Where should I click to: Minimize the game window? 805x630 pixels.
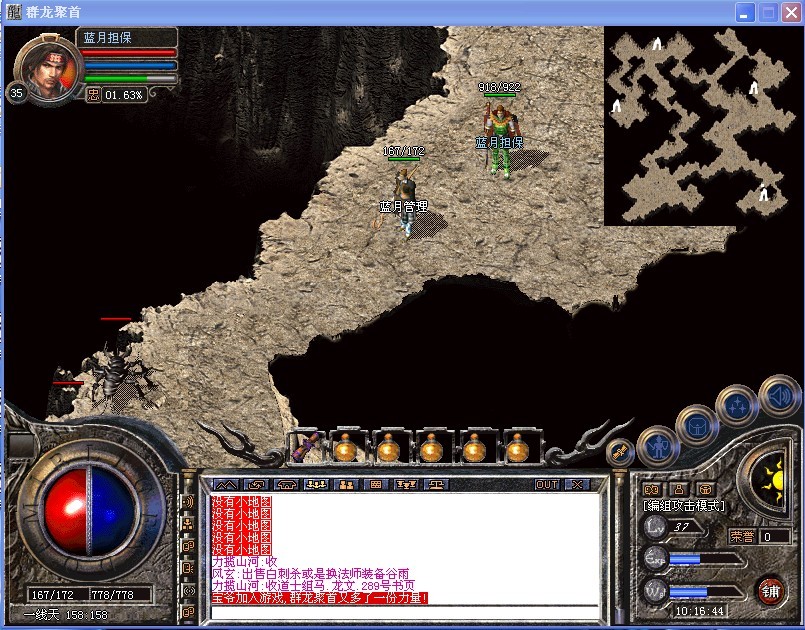click(745, 12)
